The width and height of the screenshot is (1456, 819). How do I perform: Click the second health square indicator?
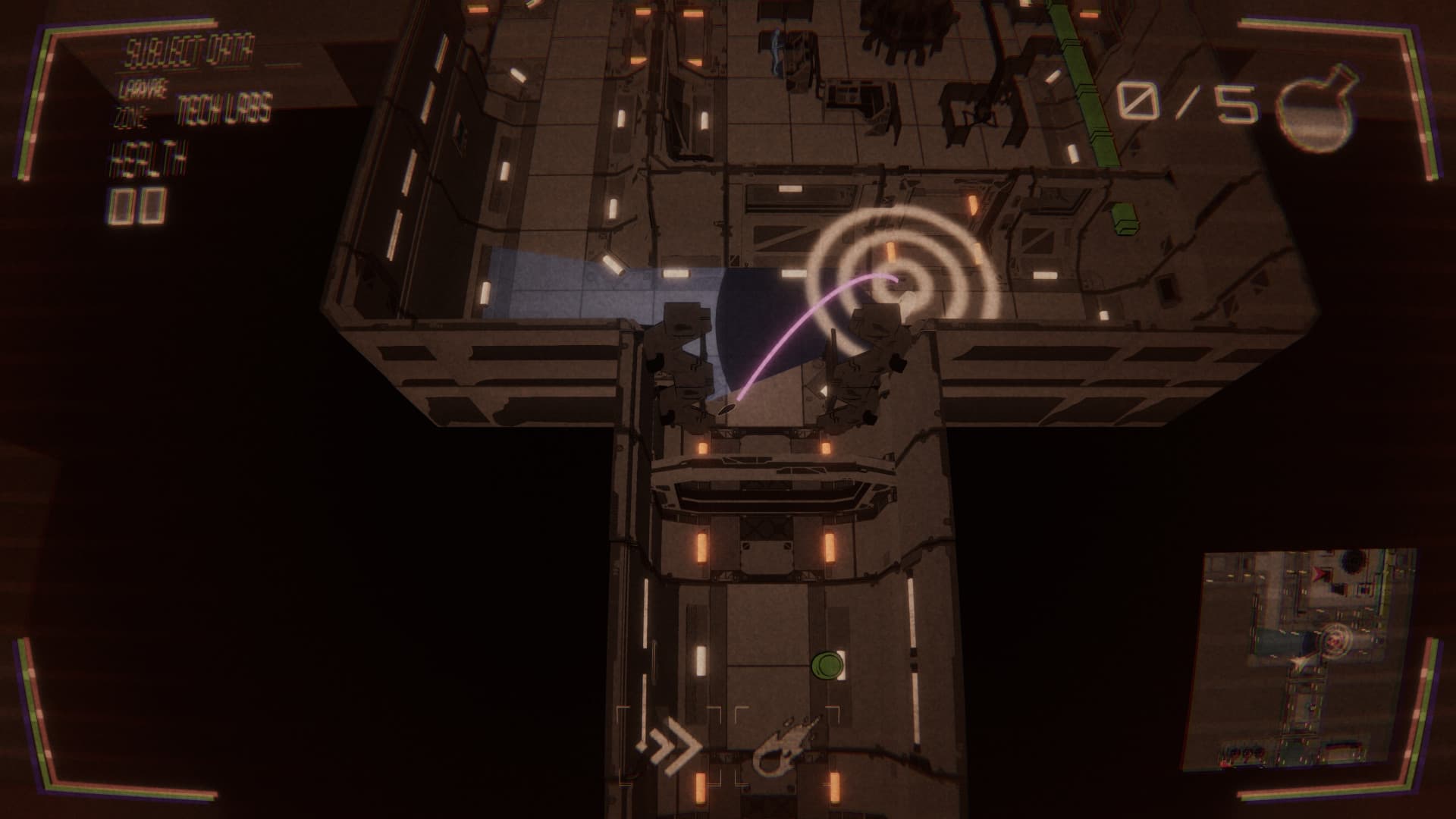[154, 205]
